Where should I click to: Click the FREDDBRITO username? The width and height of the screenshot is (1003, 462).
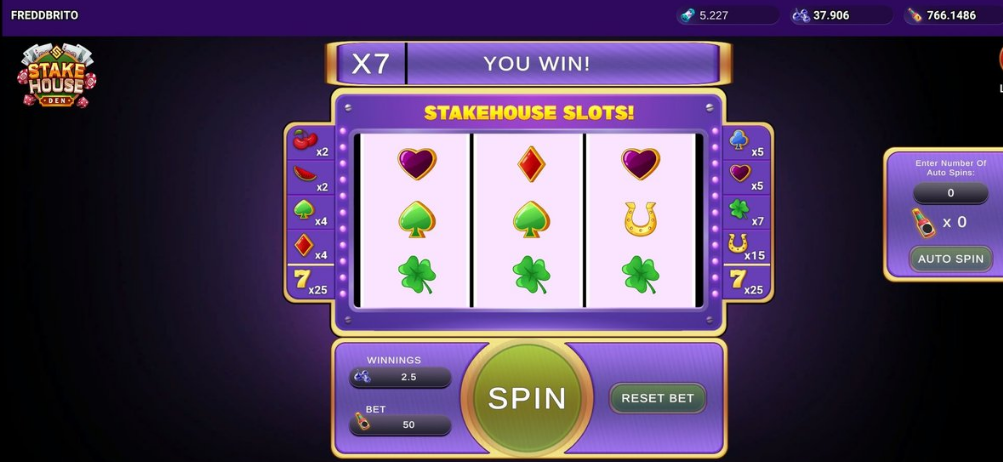click(x=44, y=15)
